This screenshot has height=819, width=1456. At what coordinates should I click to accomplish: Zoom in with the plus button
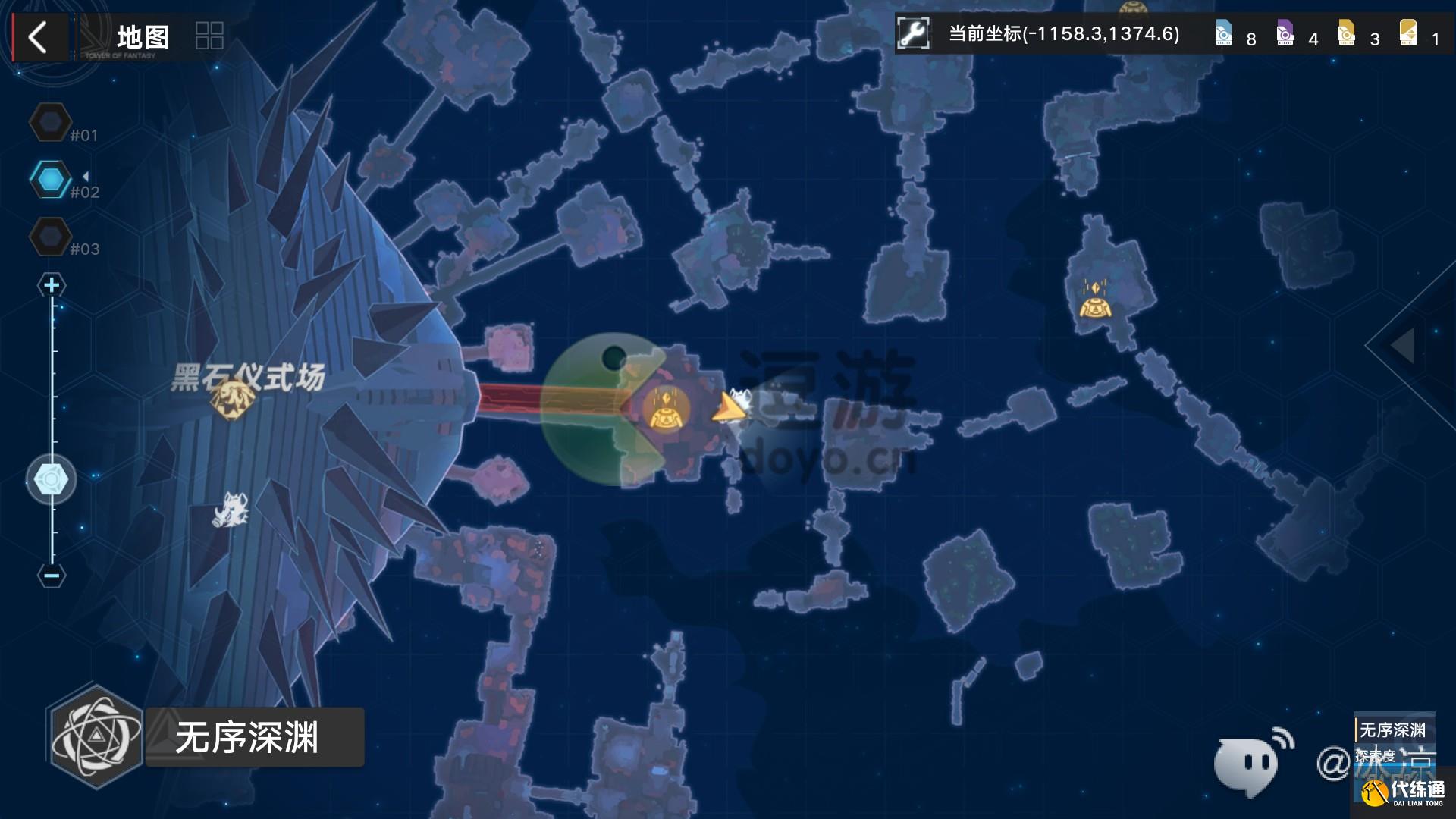pyautogui.click(x=52, y=285)
